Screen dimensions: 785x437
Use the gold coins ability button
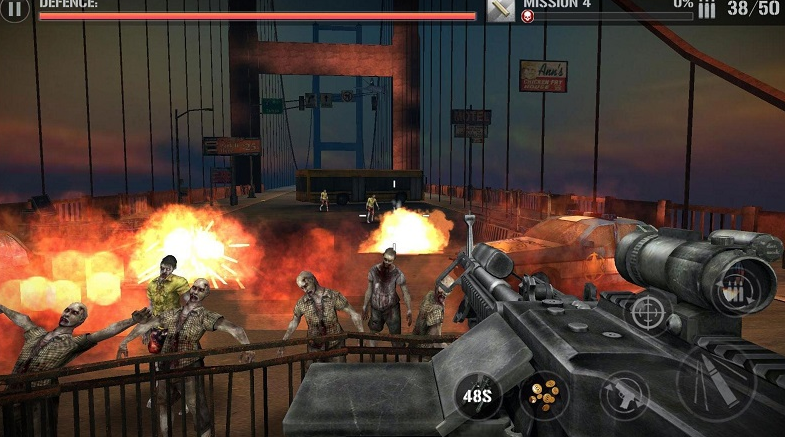[x=544, y=393]
